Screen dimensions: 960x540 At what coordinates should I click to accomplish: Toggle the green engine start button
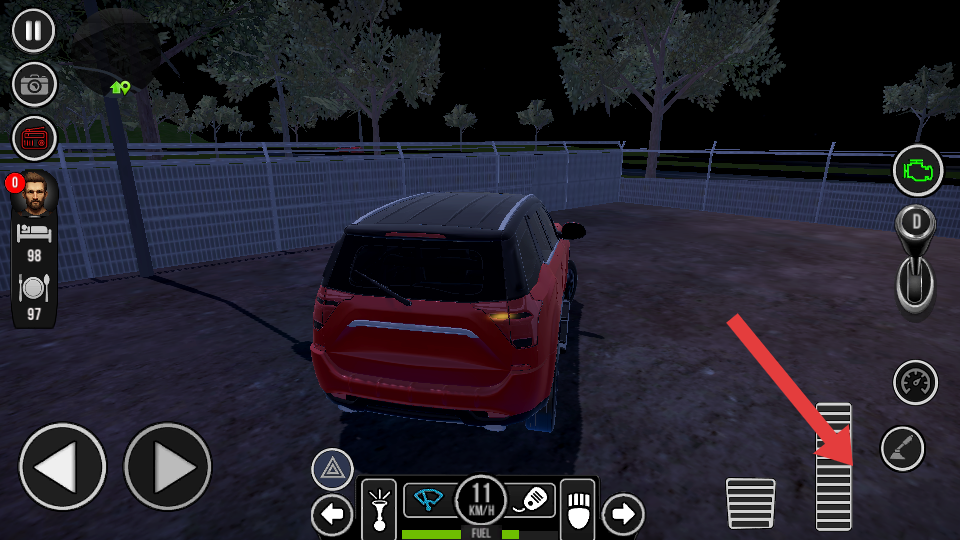(x=918, y=171)
